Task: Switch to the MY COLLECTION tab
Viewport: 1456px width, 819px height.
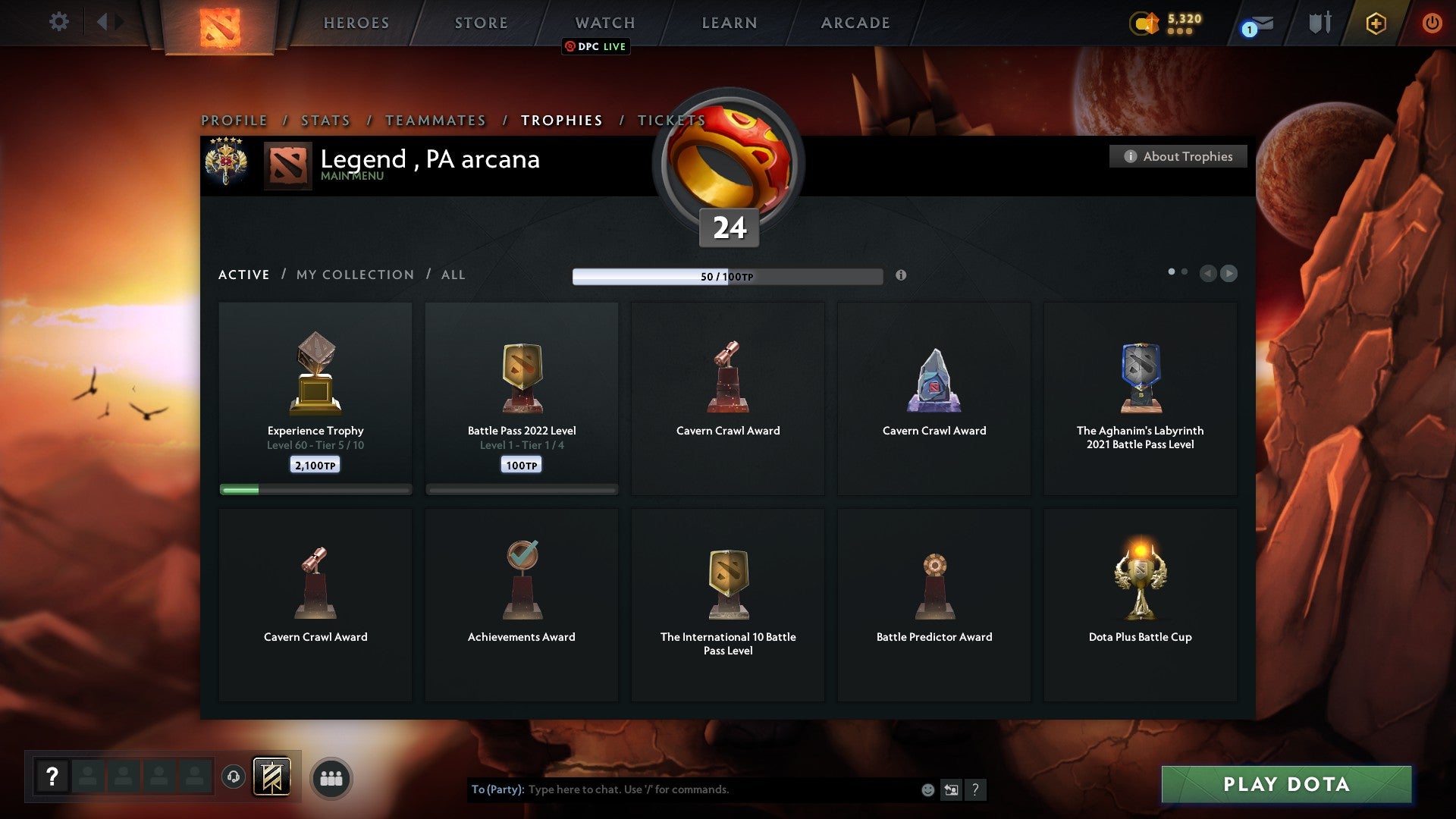Action: click(x=355, y=275)
